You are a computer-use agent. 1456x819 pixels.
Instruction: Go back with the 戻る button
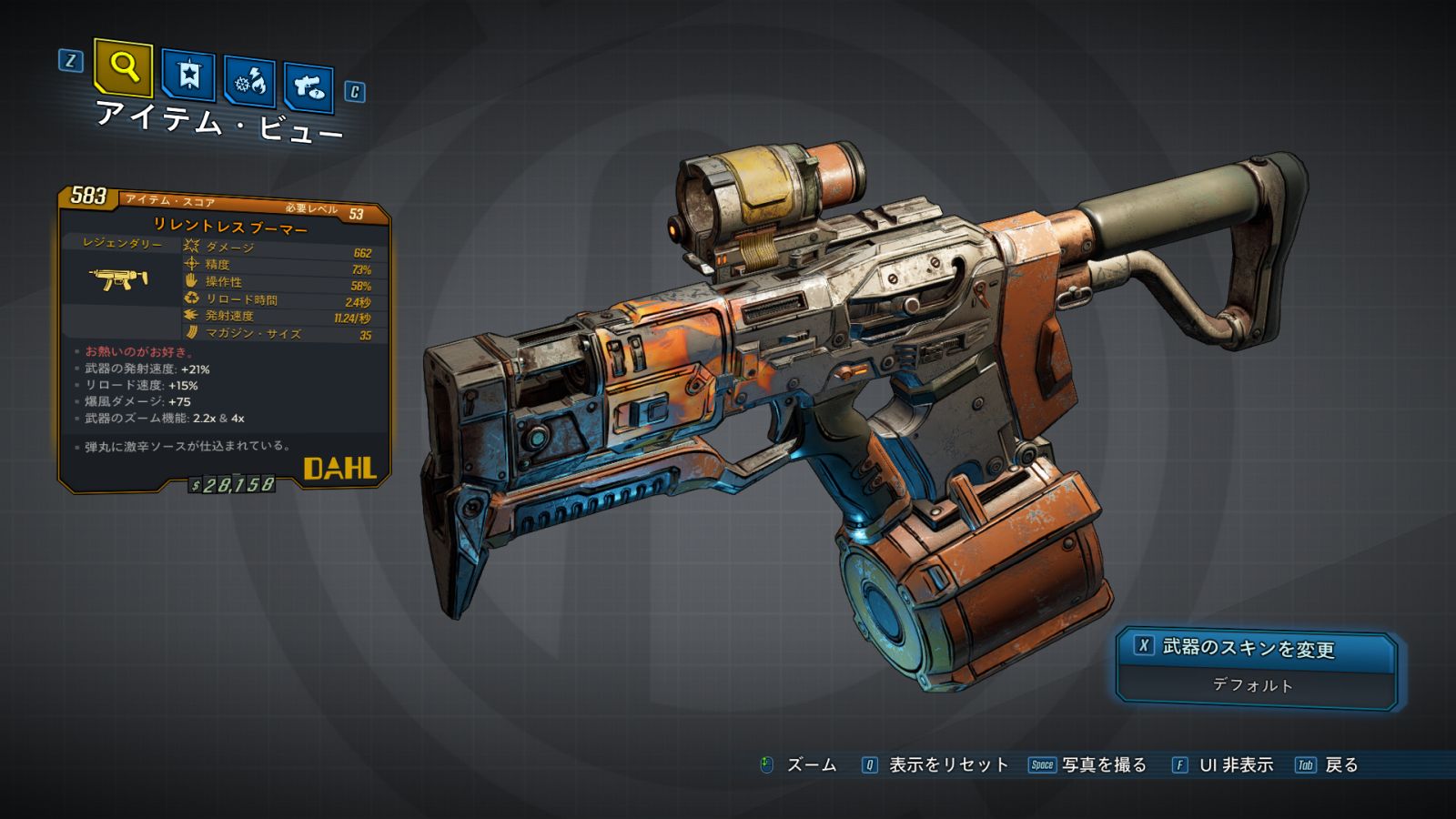tap(1340, 765)
